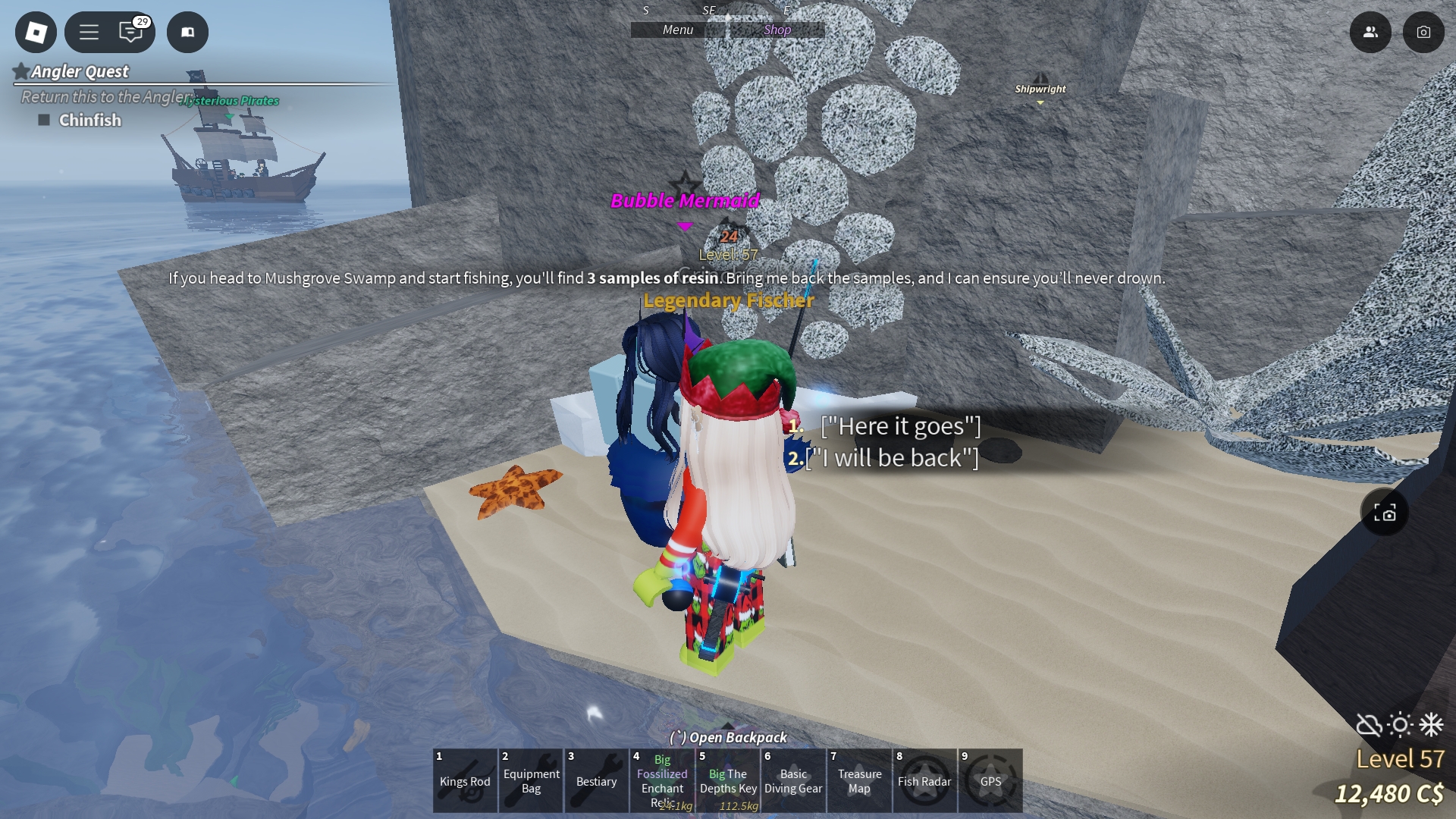Choose dialogue option 'Here it goes'
Image resolution: width=1456 pixels, height=819 pixels.
901,426
